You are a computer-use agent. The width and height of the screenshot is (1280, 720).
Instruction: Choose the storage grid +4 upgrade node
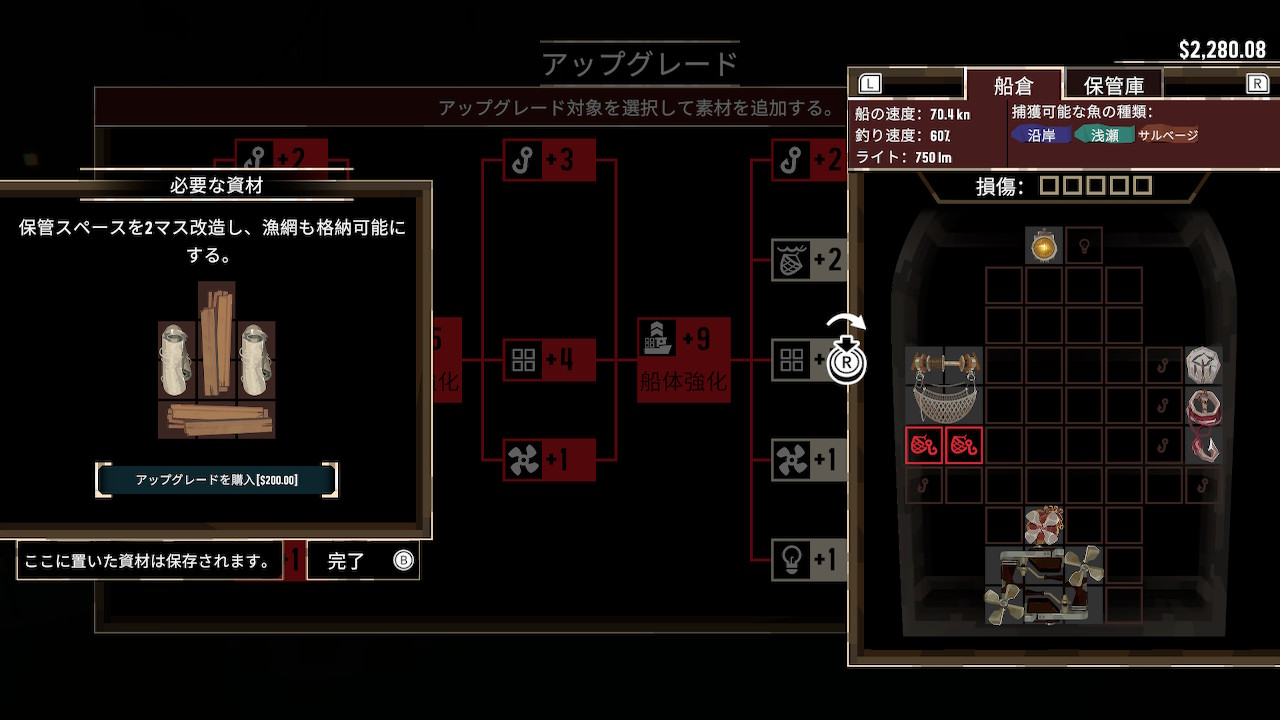(x=550, y=360)
